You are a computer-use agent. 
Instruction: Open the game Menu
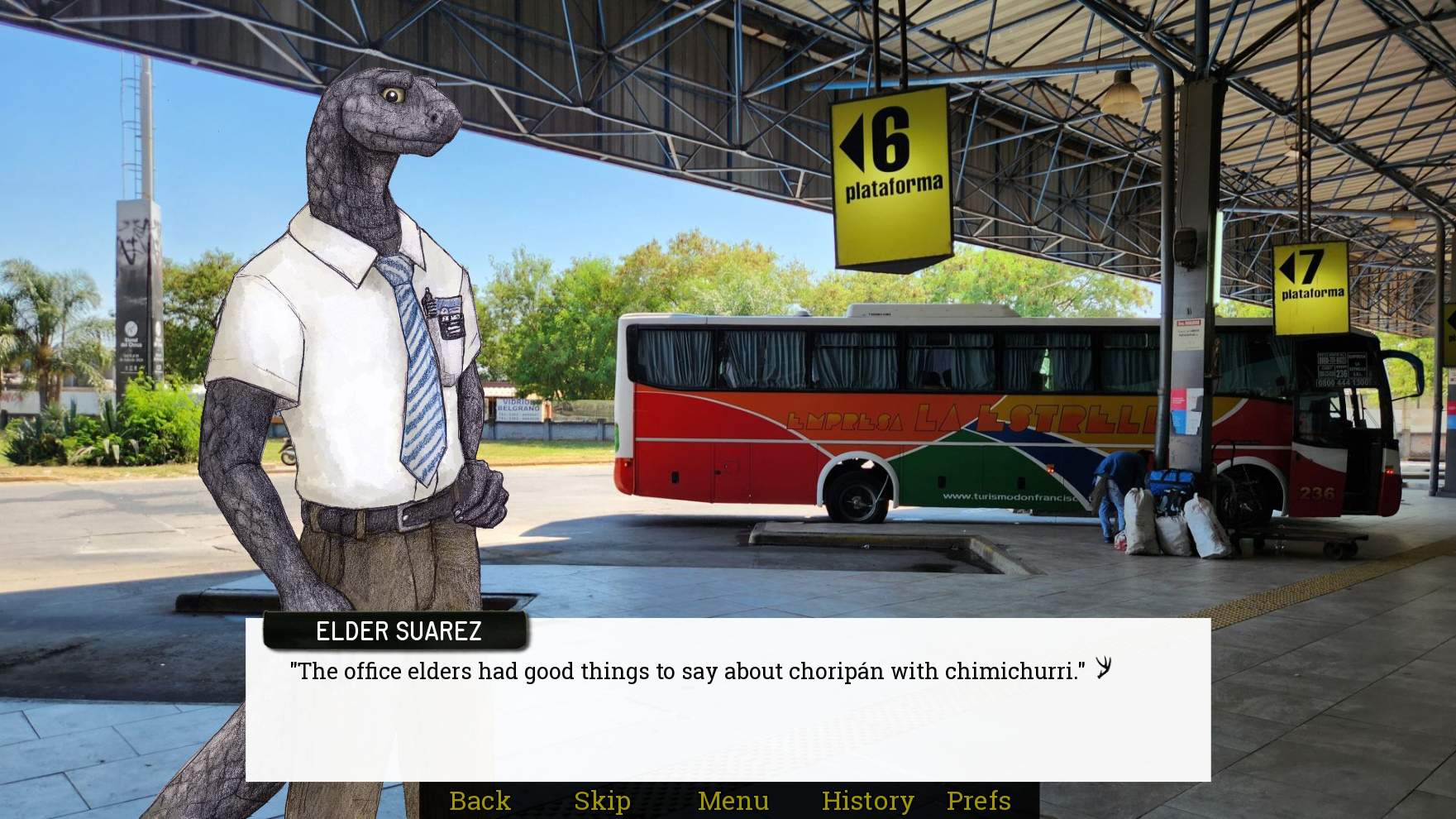(x=733, y=801)
